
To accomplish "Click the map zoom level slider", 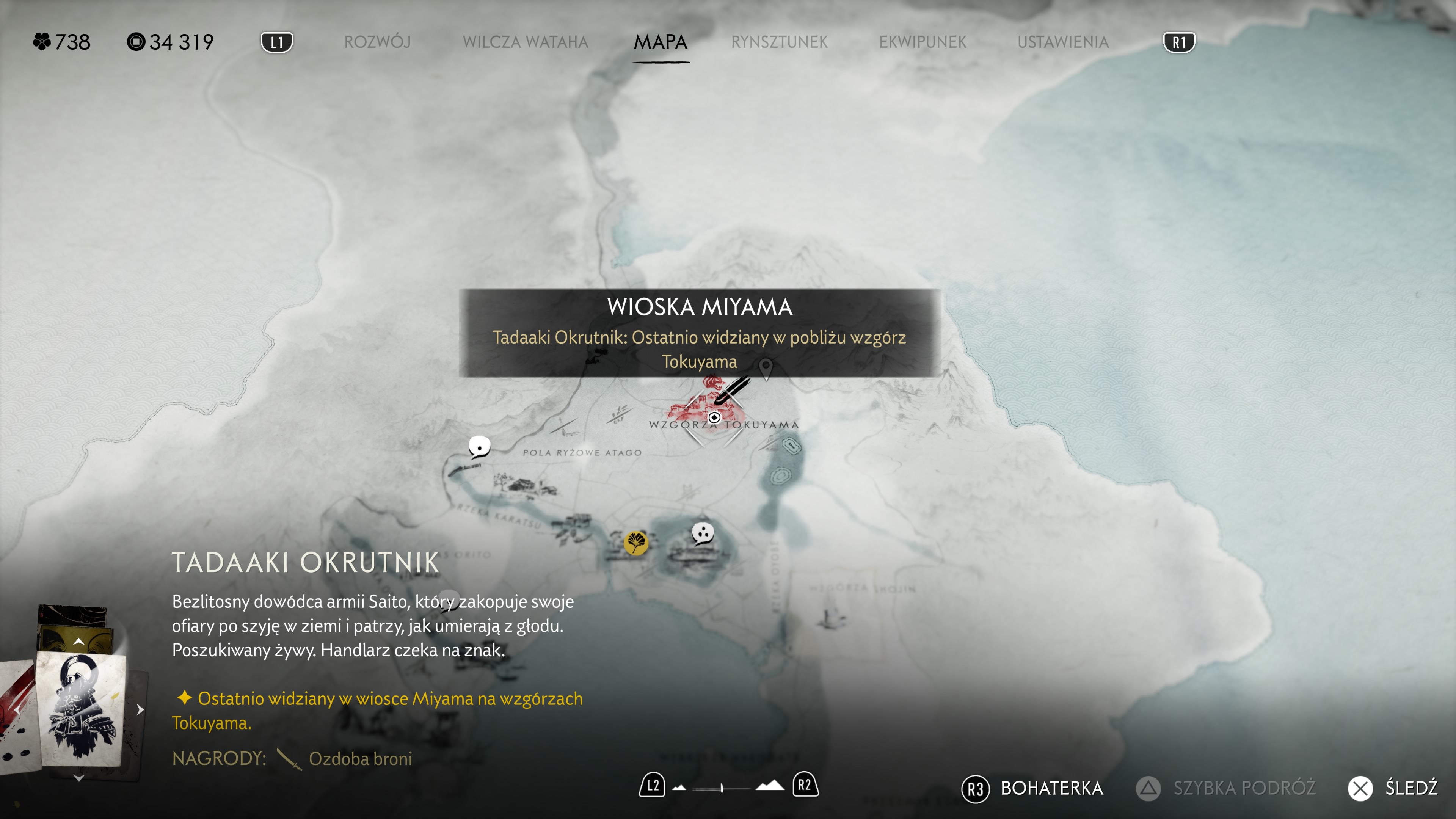I will click(x=722, y=788).
